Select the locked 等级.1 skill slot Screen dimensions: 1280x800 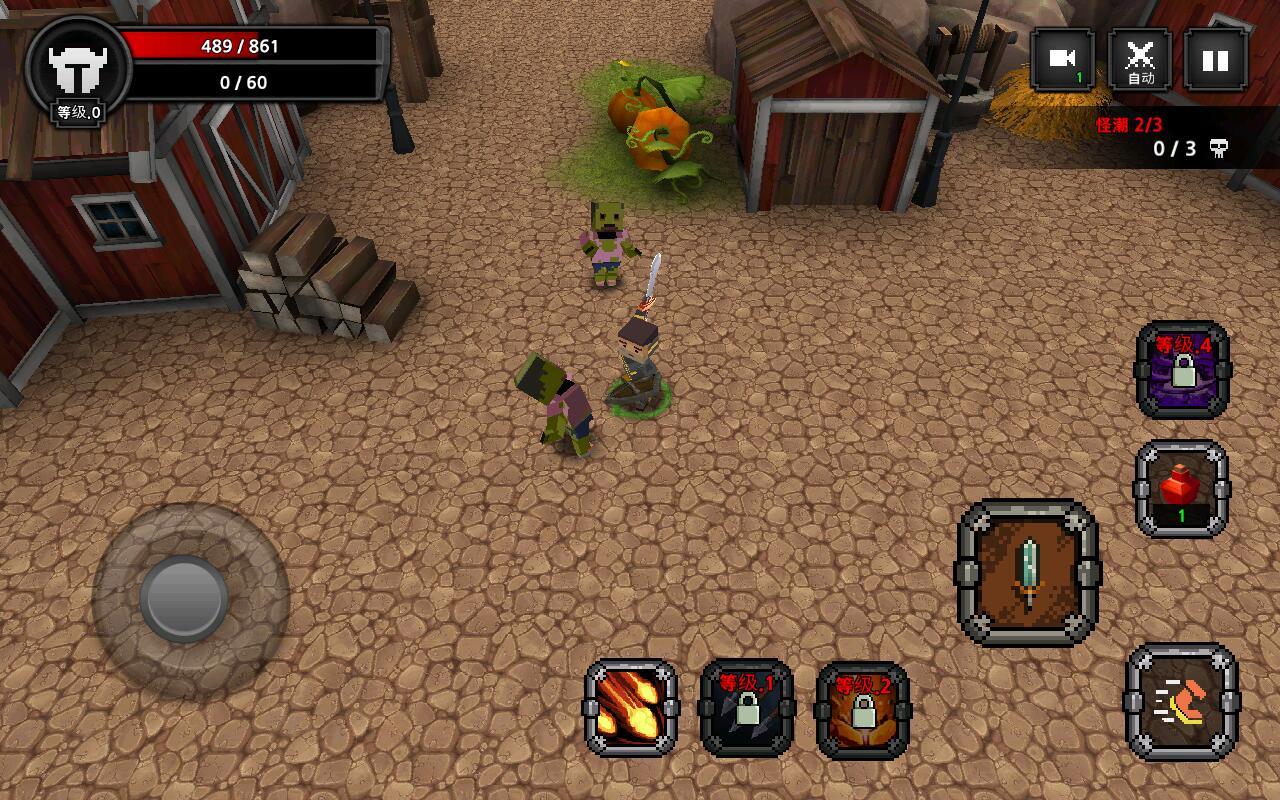pyautogui.click(x=747, y=708)
